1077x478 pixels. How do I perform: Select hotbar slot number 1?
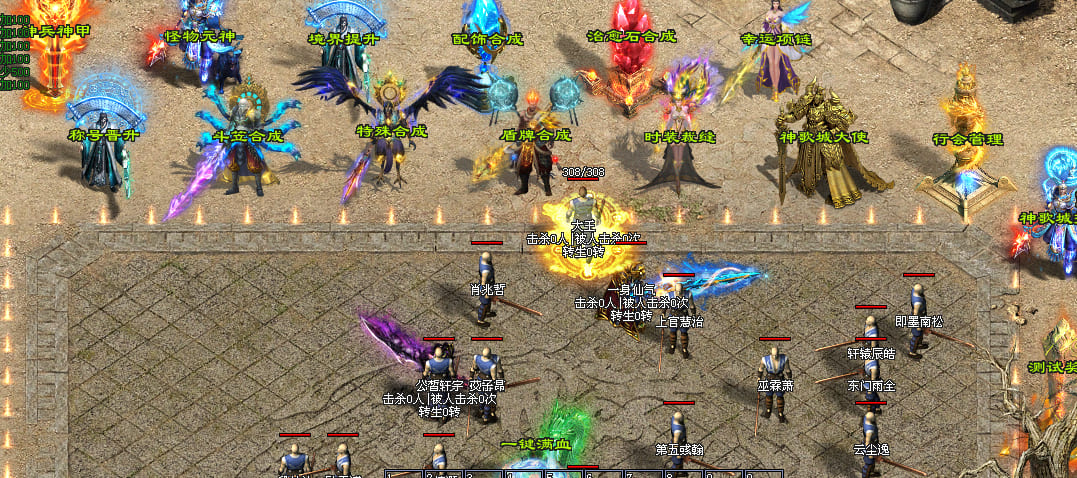(404, 474)
